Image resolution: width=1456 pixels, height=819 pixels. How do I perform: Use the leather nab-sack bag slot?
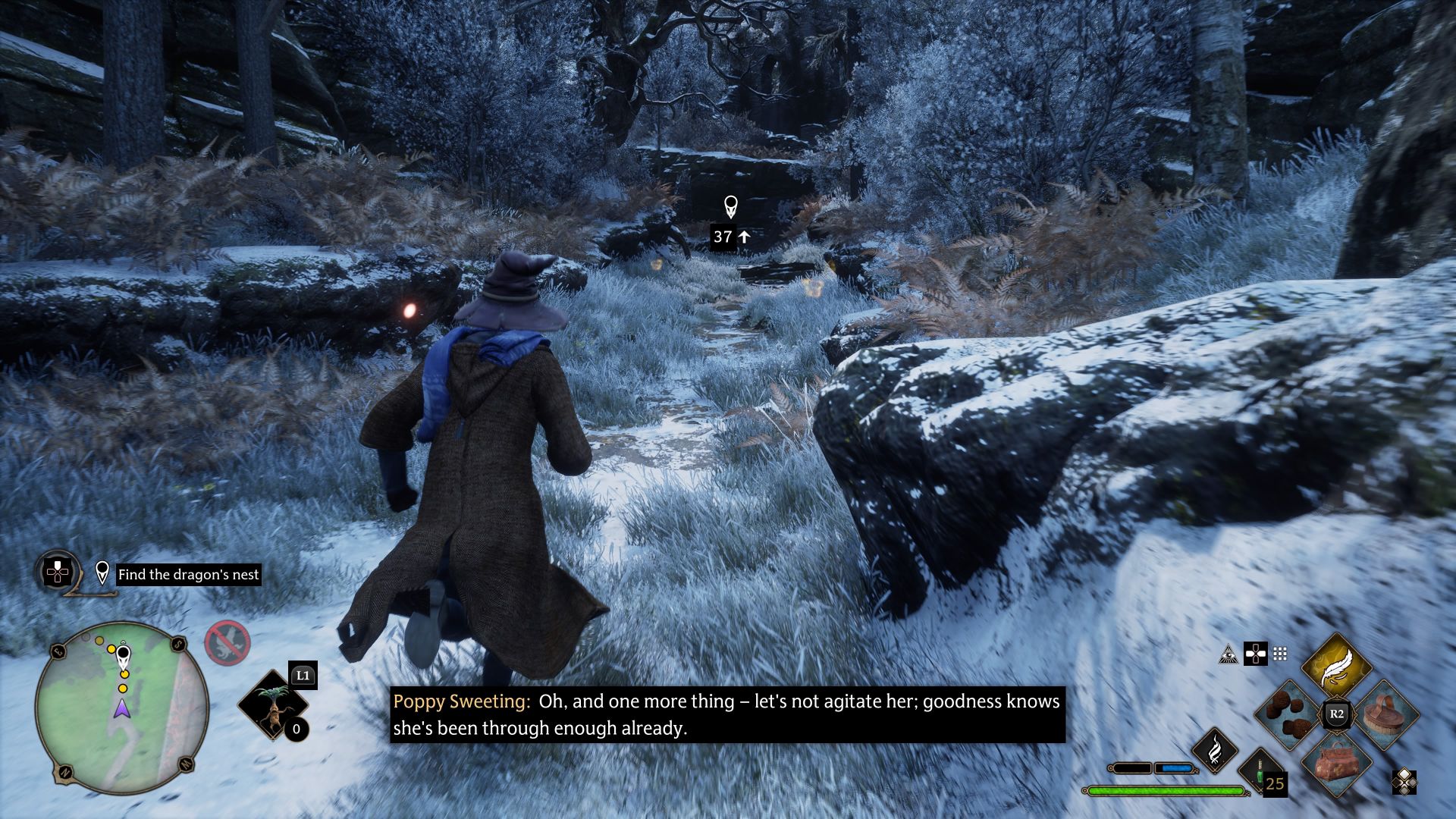click(x=1336, y=761)
